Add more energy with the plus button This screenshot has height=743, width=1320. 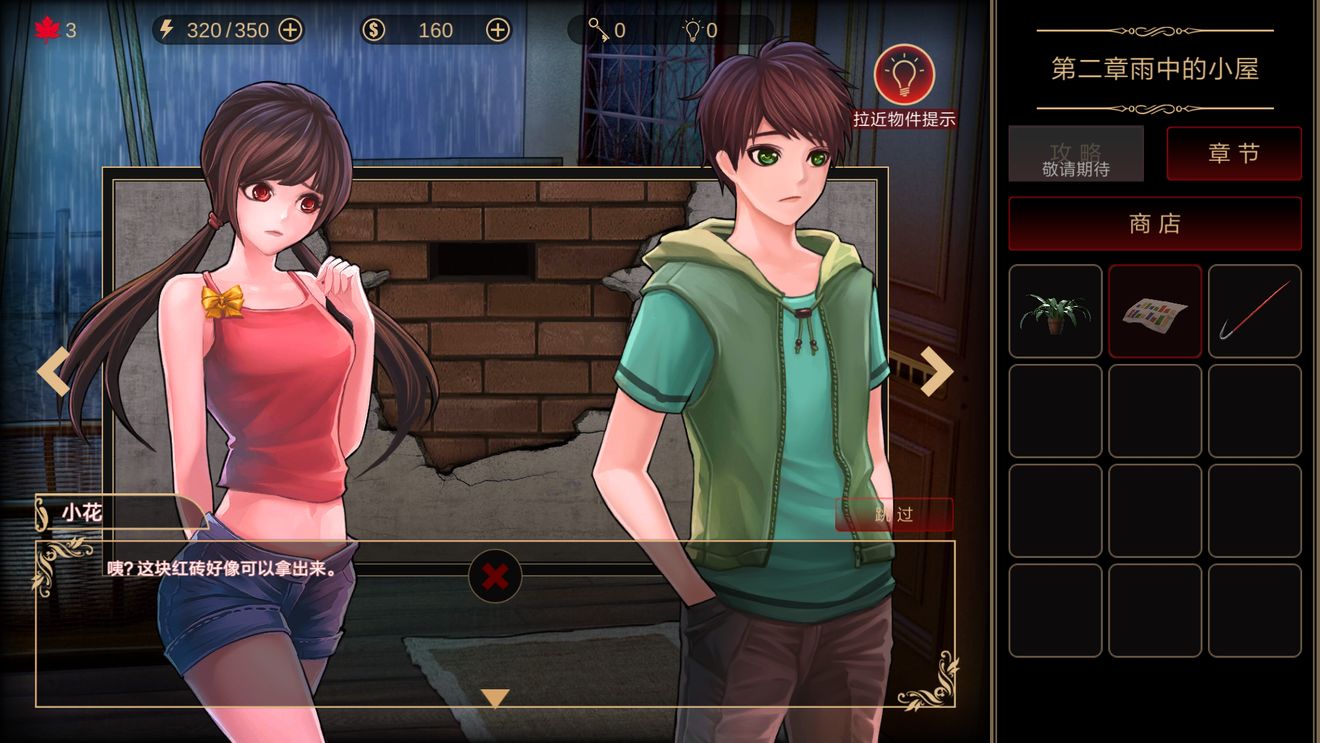point(290,30)
